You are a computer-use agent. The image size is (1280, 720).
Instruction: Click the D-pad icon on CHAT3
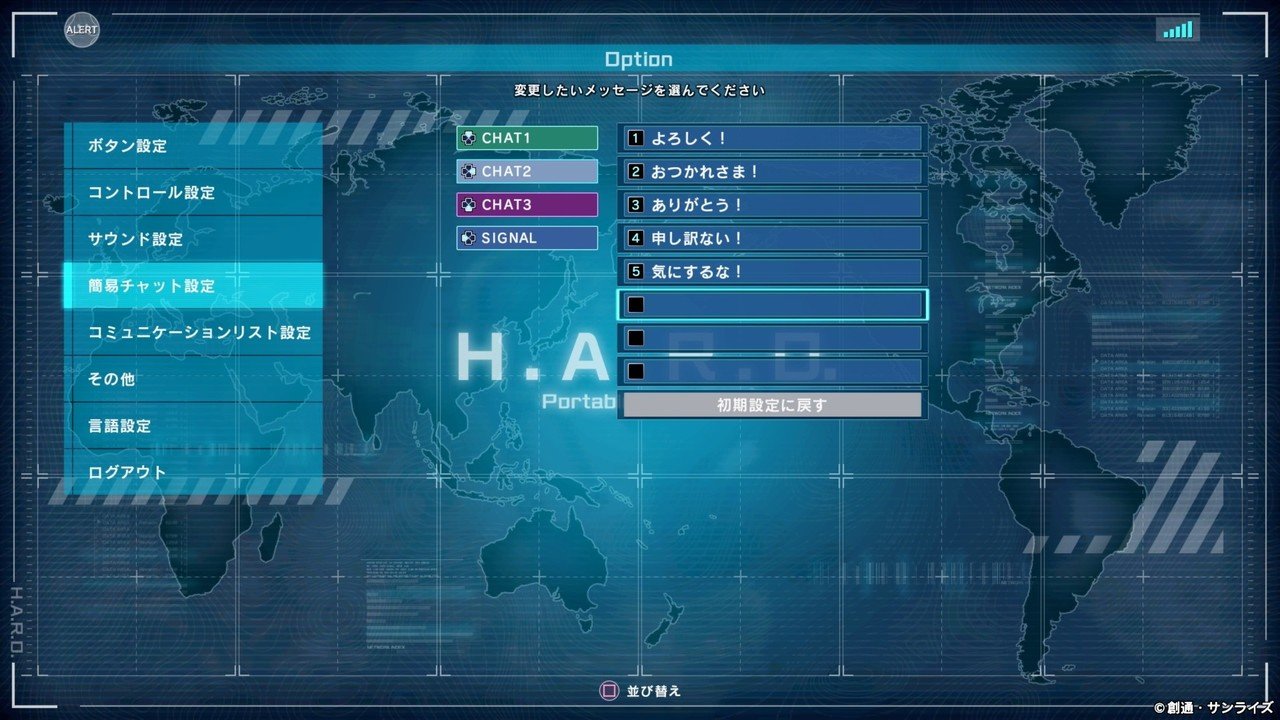pyautogui.click(x=470, y=204)
